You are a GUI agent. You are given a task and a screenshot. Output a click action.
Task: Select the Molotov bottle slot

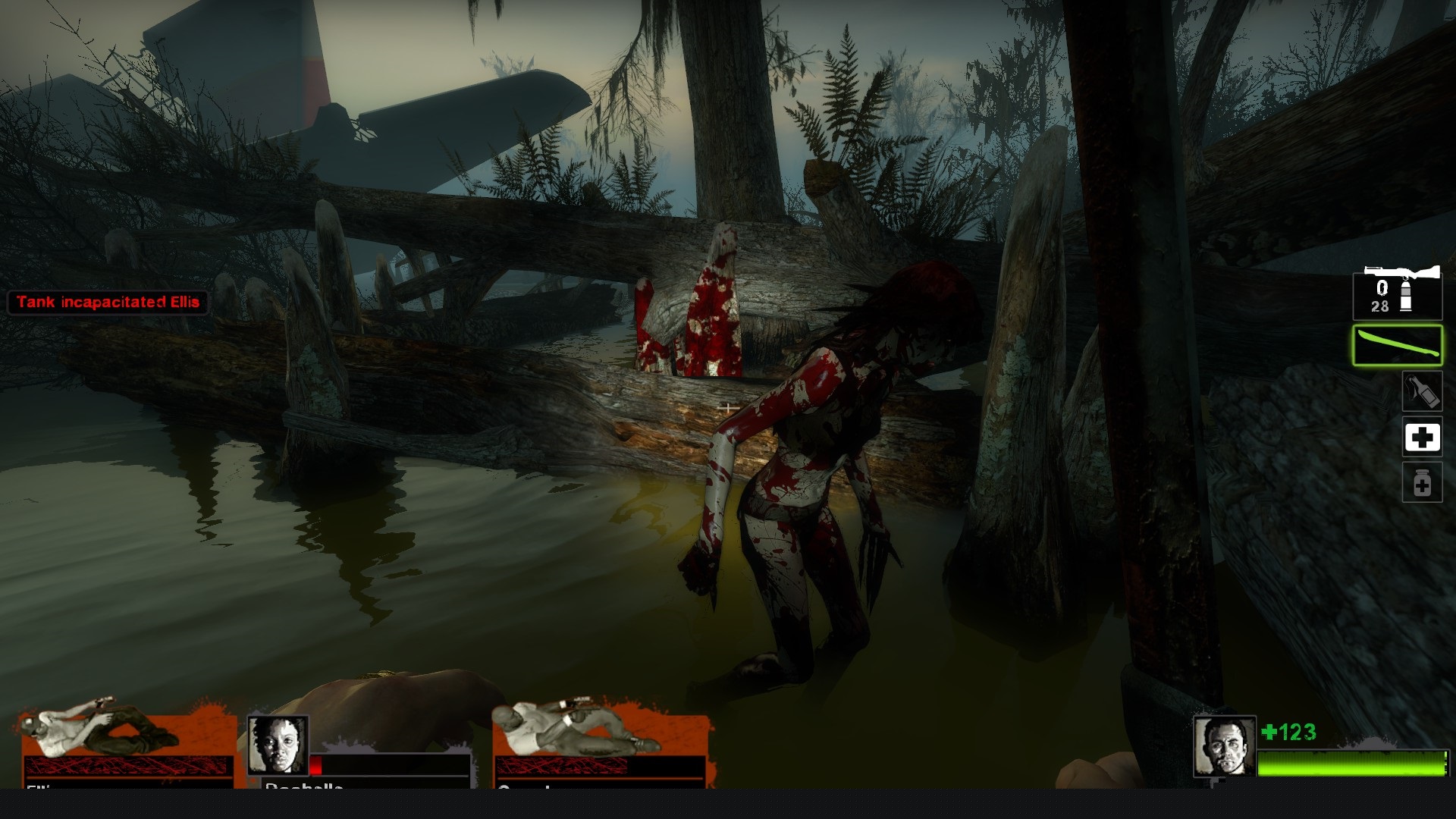point(1421,391)
